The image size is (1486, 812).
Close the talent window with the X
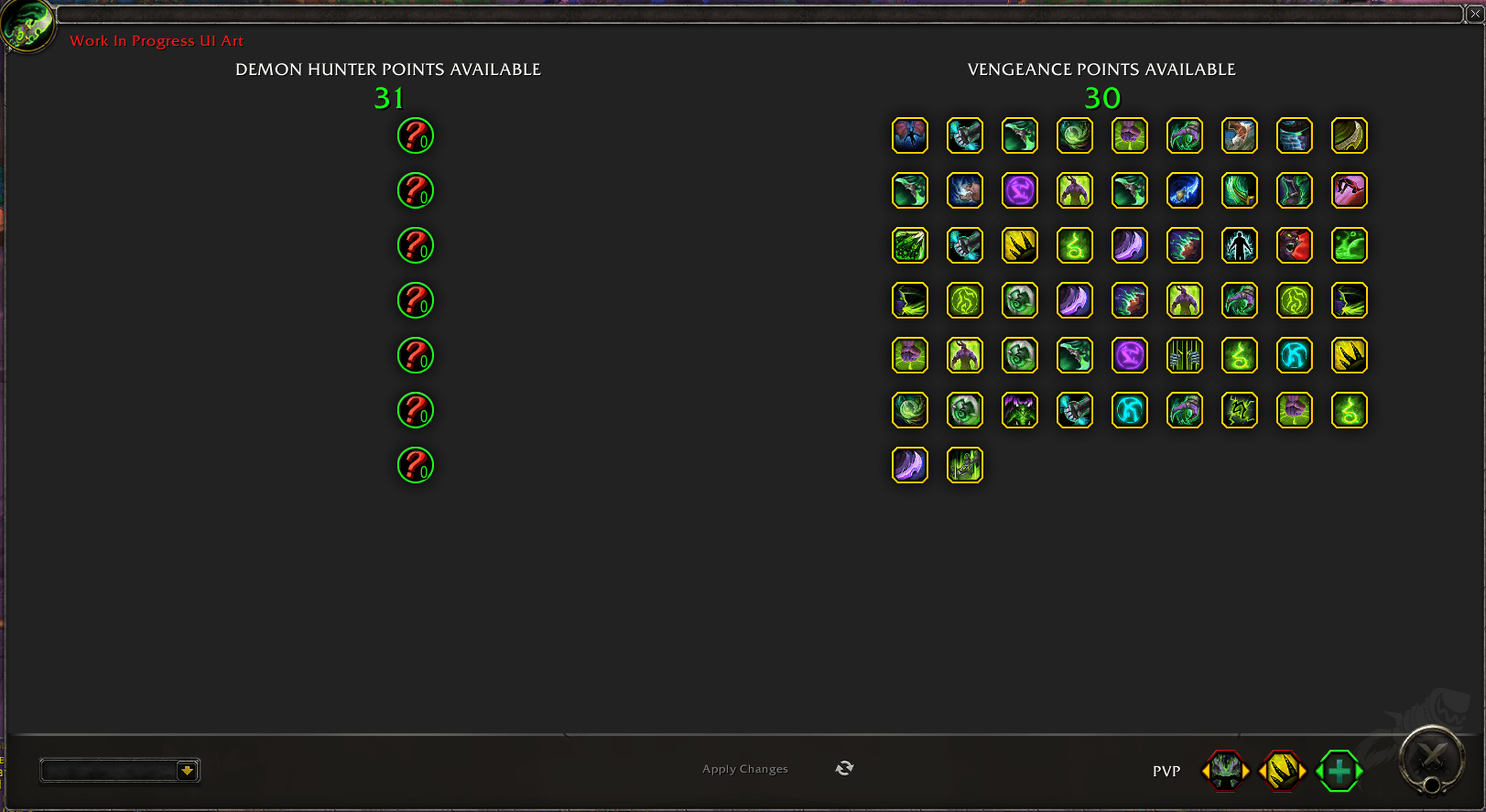tap(1476, 14)
